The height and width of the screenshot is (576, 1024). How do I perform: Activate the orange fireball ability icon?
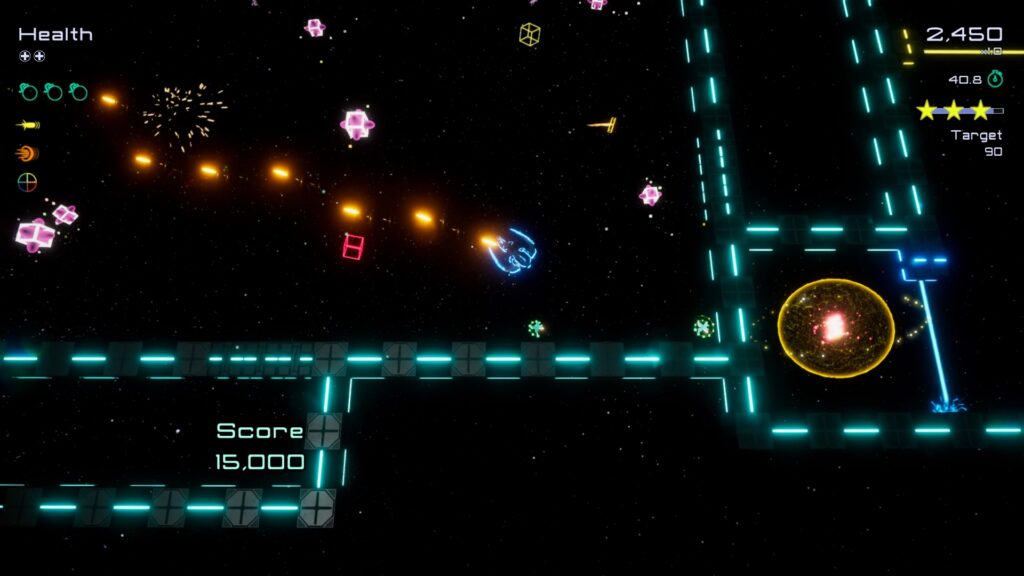pos(27,154)
